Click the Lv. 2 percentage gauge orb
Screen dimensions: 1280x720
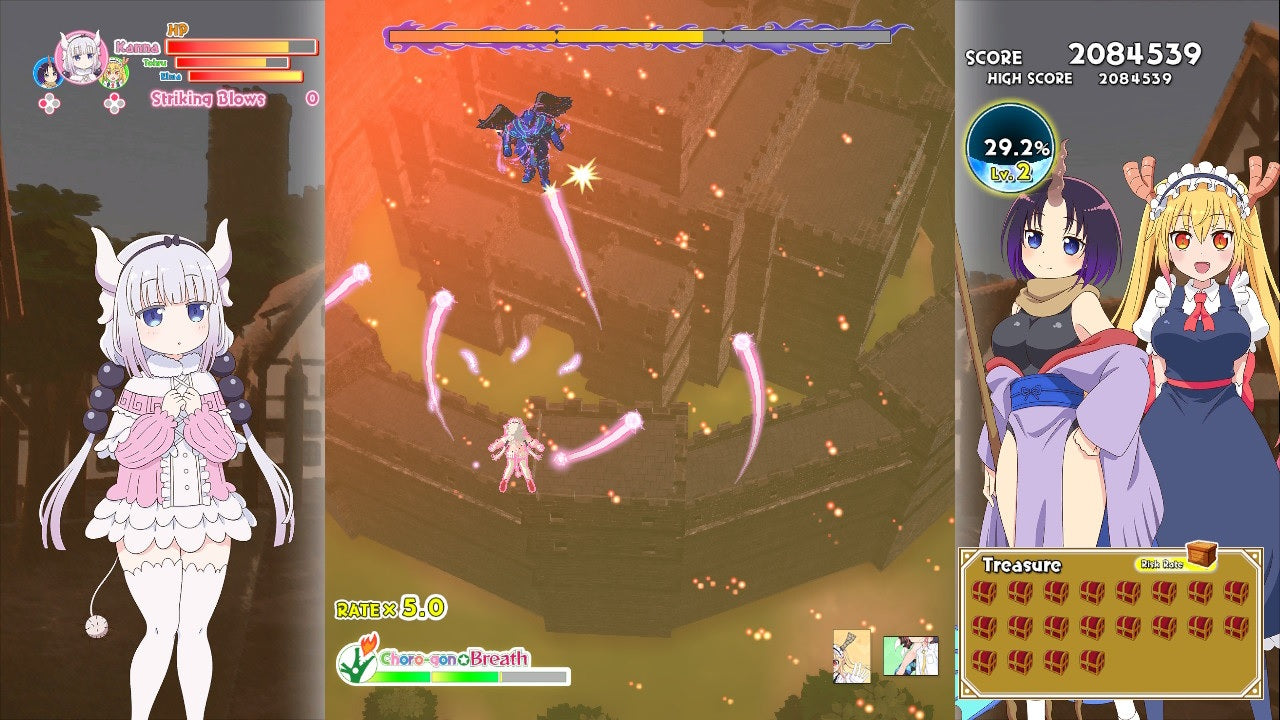click(x=1011, y=153)
